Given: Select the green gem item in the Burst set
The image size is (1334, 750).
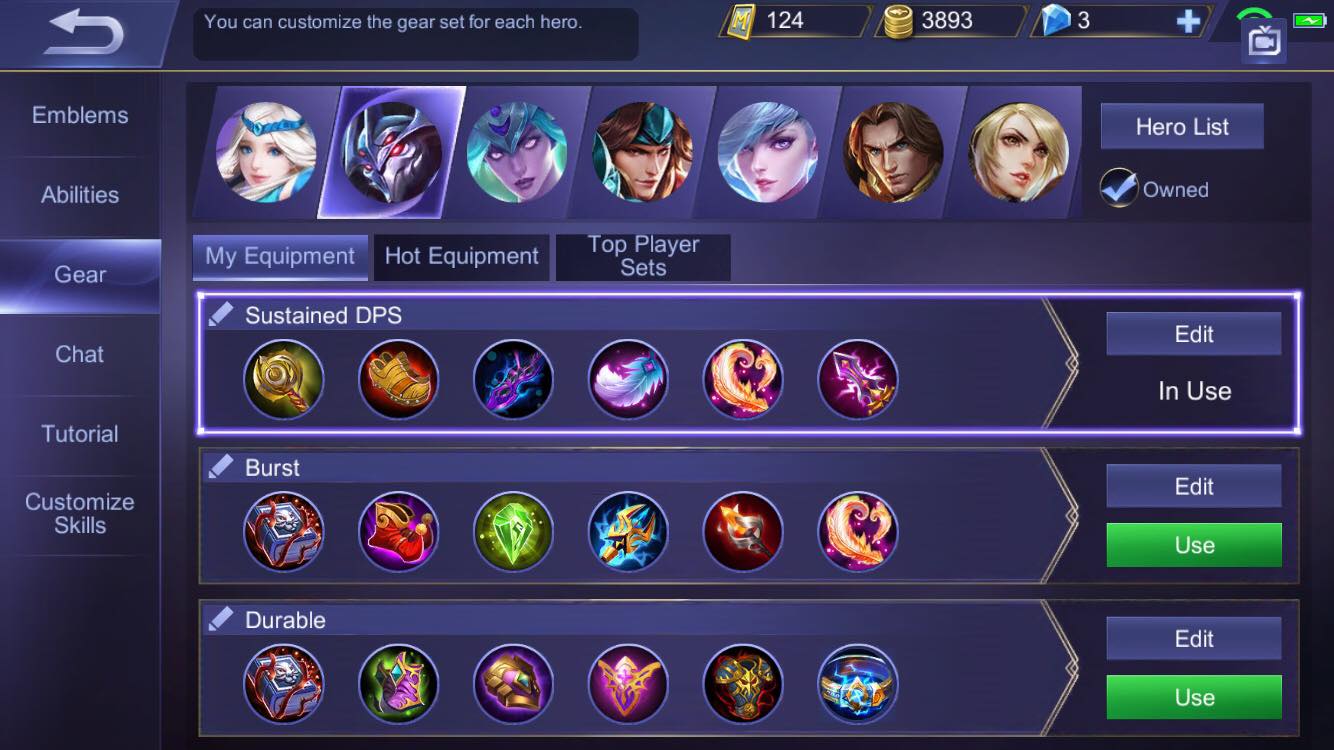Looking at the screenshot, I should pyautogui.click(x=513, y=532).
